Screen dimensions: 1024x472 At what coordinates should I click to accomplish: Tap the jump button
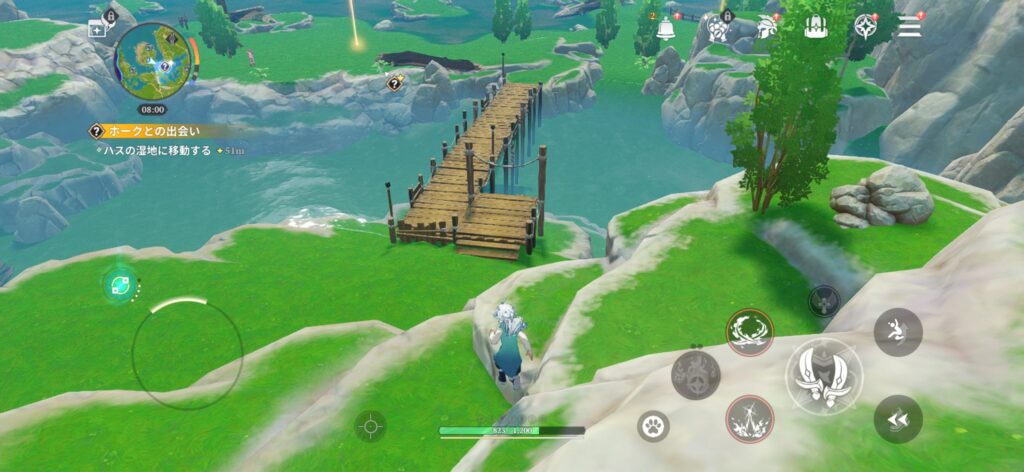point(897,332)
